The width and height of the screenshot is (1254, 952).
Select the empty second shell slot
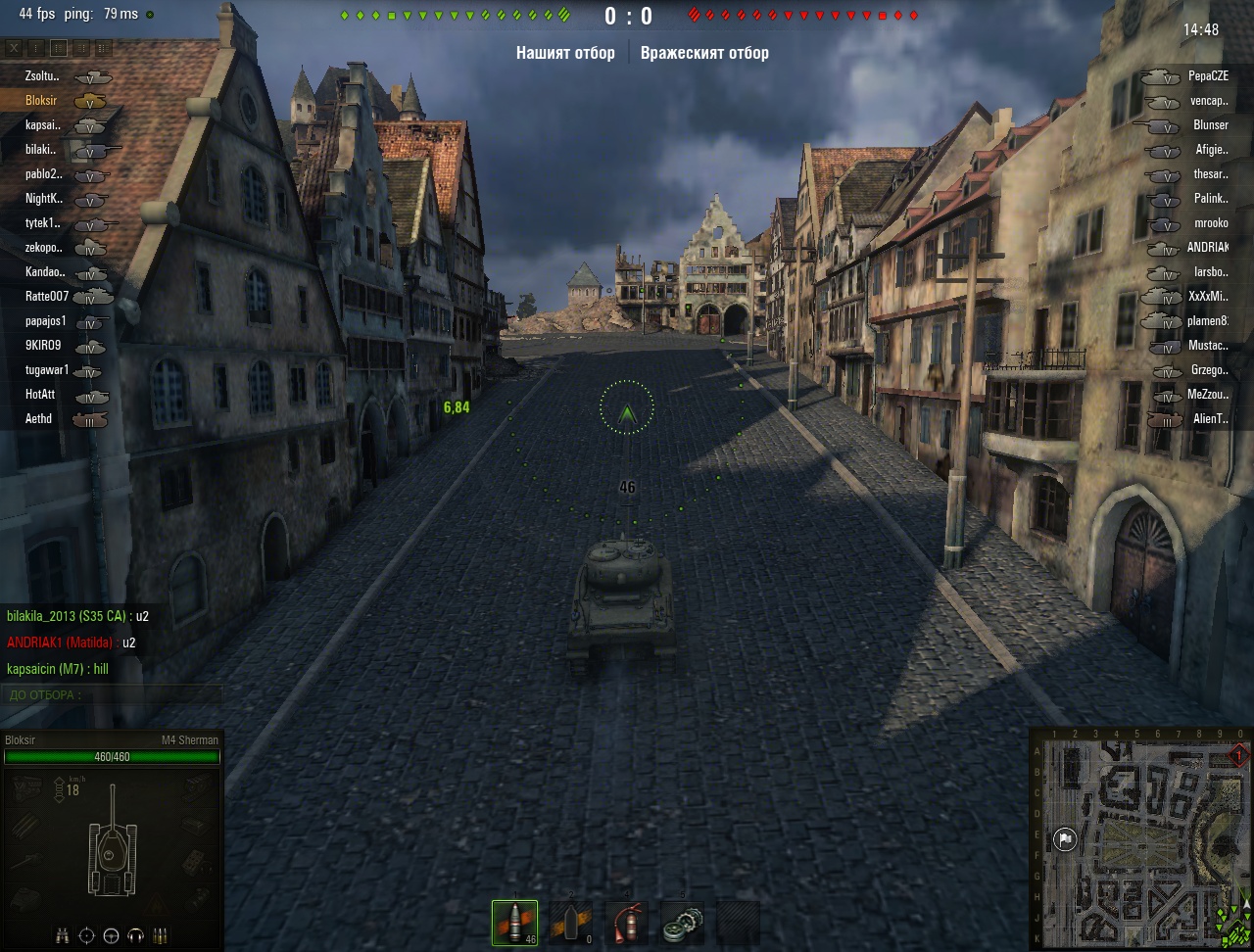[x=570, y=923]
